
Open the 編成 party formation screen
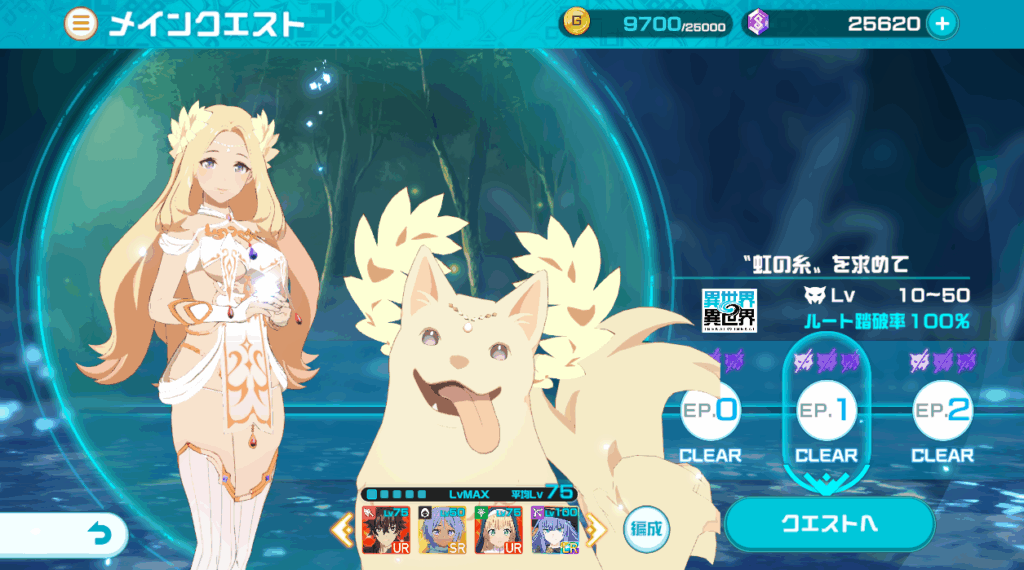click(x=646, y=528)
